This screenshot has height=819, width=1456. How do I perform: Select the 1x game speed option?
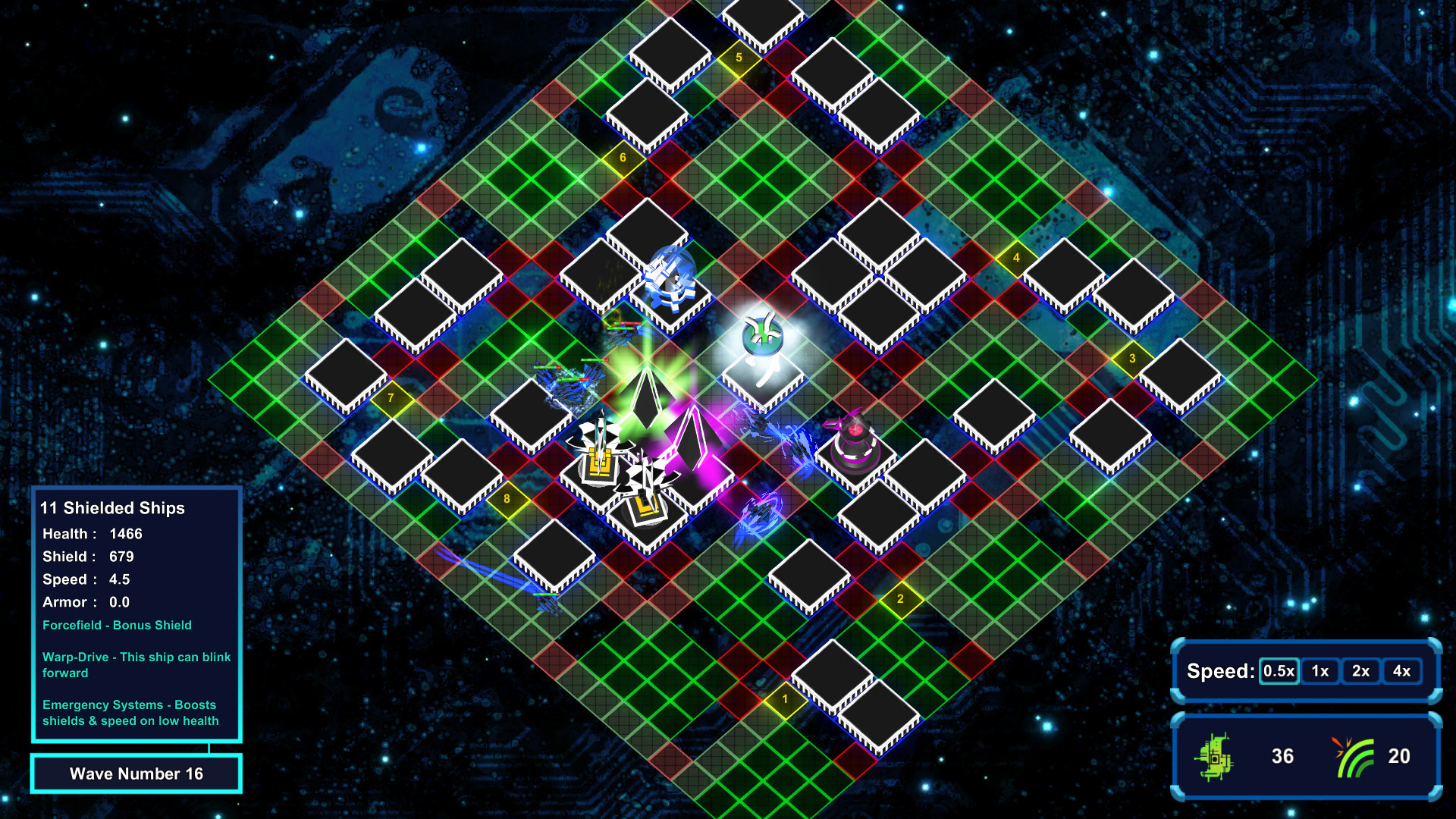point(1319,671)
